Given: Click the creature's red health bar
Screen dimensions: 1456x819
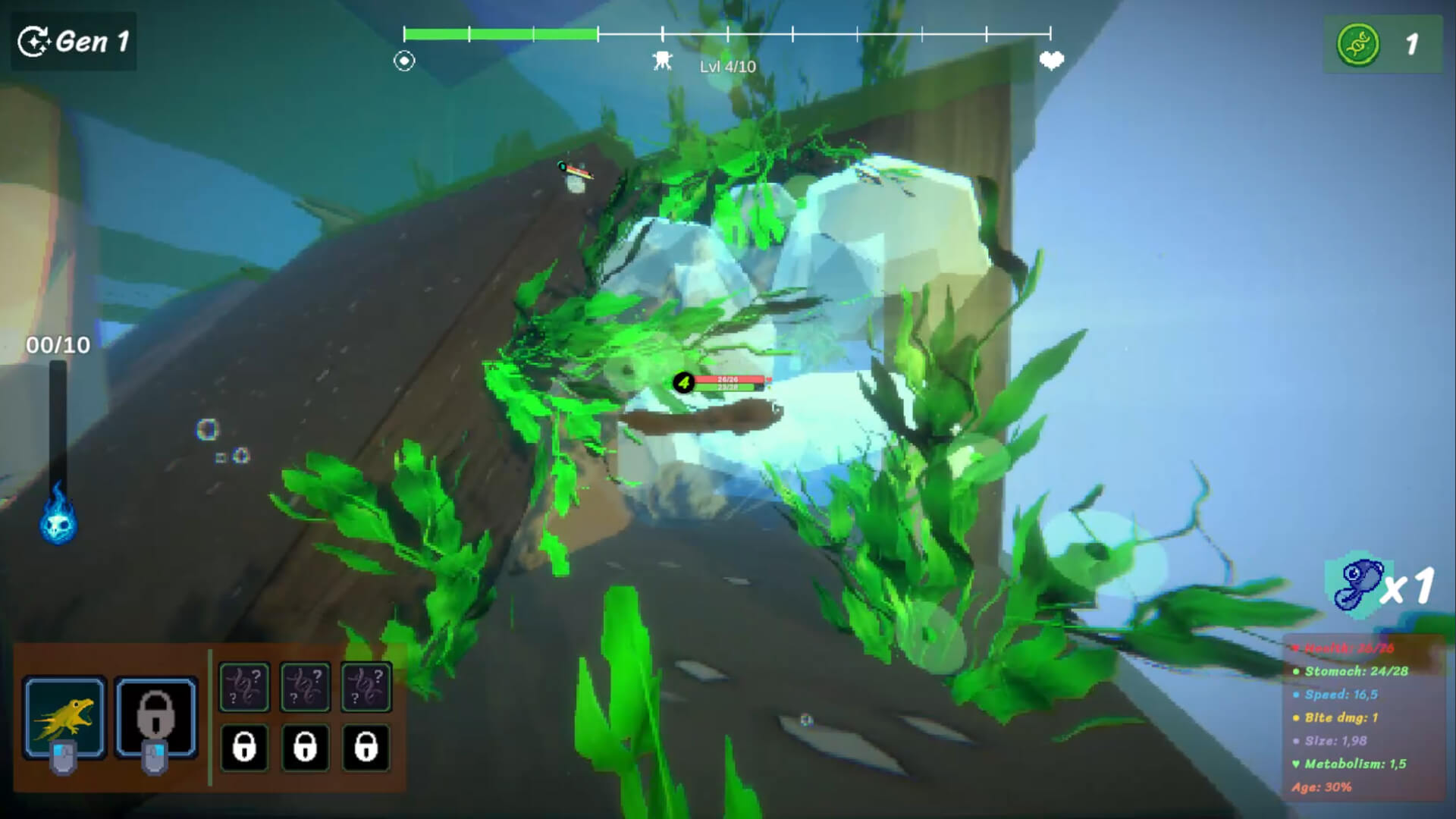Looking at the screenshot, I should pyautogui.click(x=730, y=378).
